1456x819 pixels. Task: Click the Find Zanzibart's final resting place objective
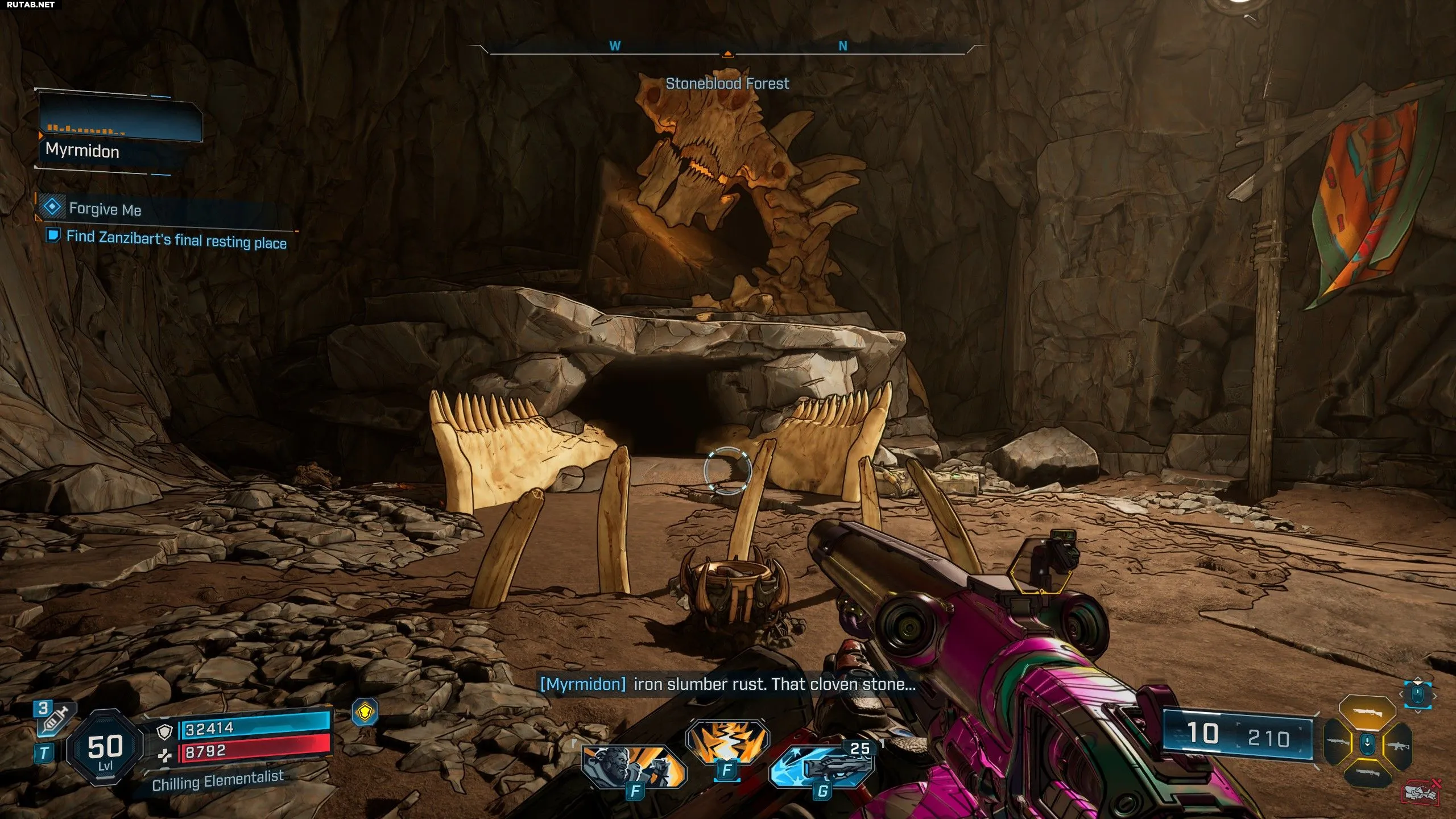click(x=176, y=239)
